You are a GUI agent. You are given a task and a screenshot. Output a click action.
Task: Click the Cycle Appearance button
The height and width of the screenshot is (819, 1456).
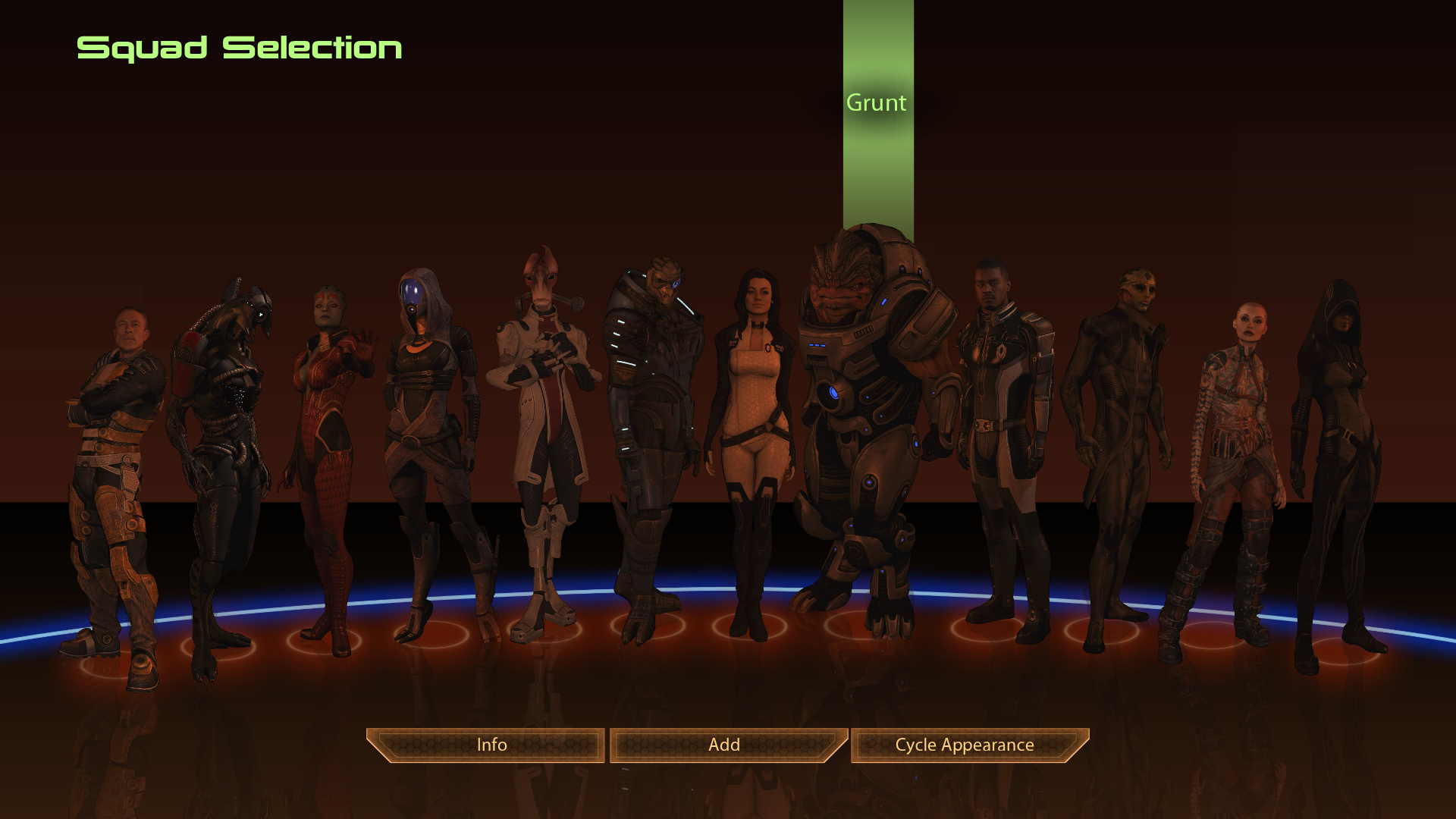click(964, 745)
